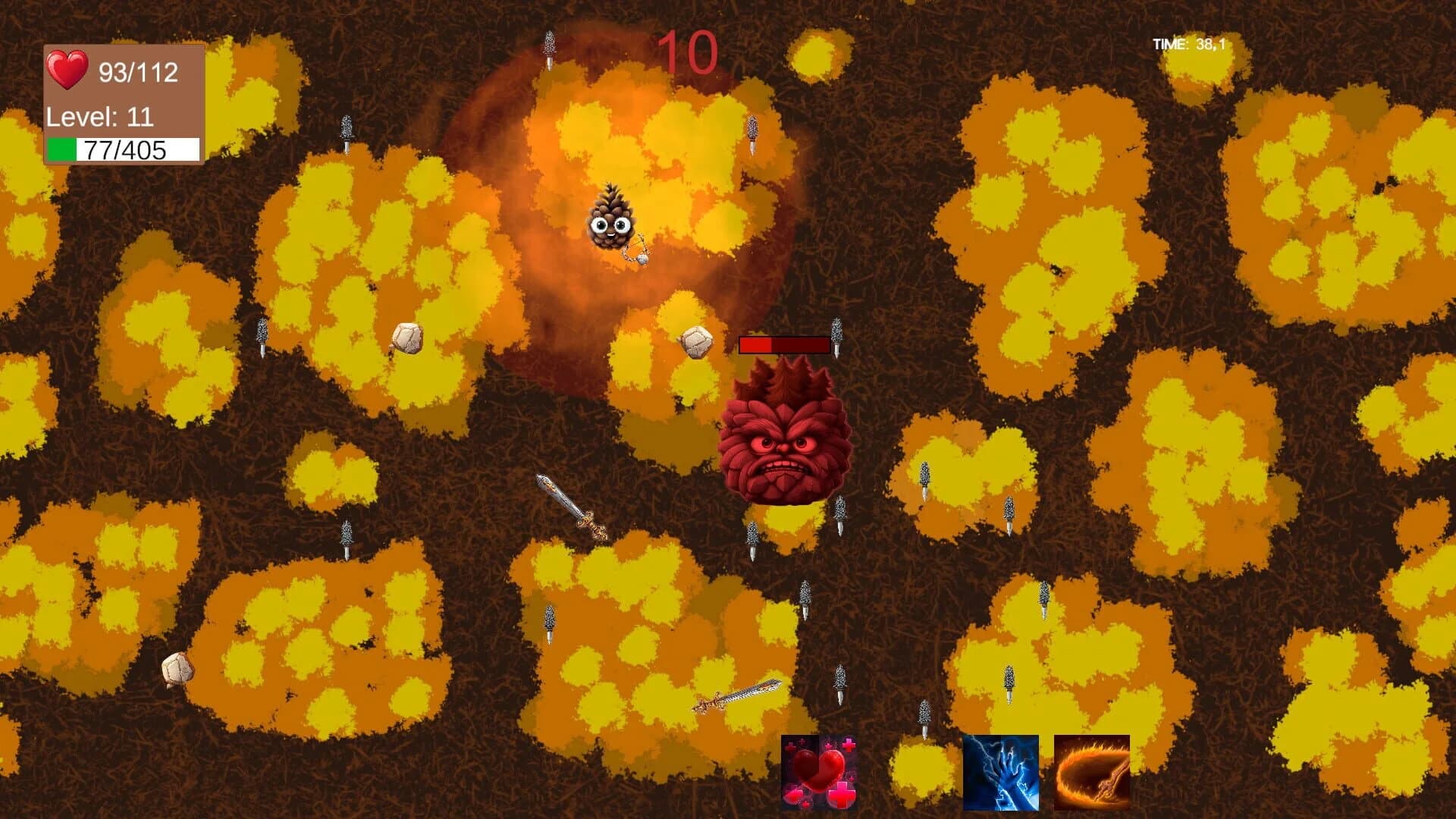Viewport: 1456px width, 819px height.
Task: Click the white stone beside the boss
Action: [696, 343]
